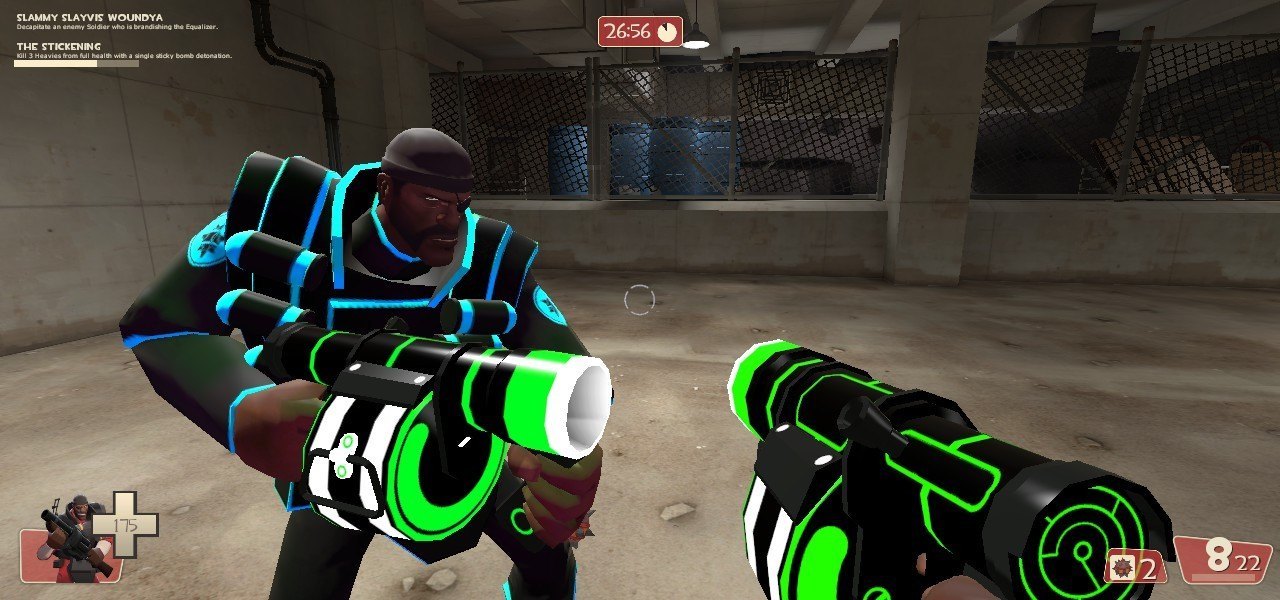This screenshot has height=600, width=1280.
Task: Click the Demoman class portrait
Action: [x=72, y=537]
